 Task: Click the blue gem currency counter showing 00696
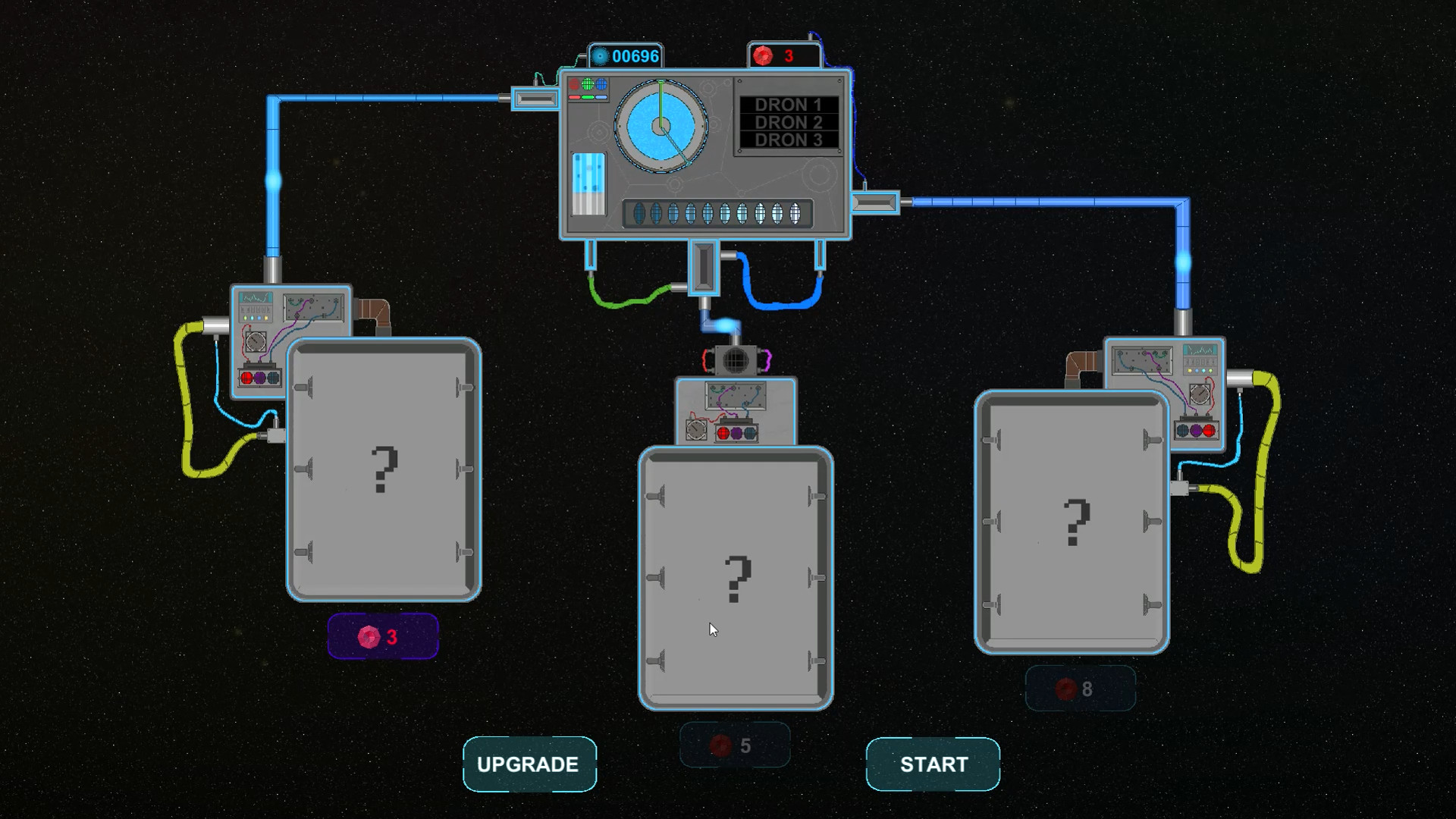pos(623,55)
